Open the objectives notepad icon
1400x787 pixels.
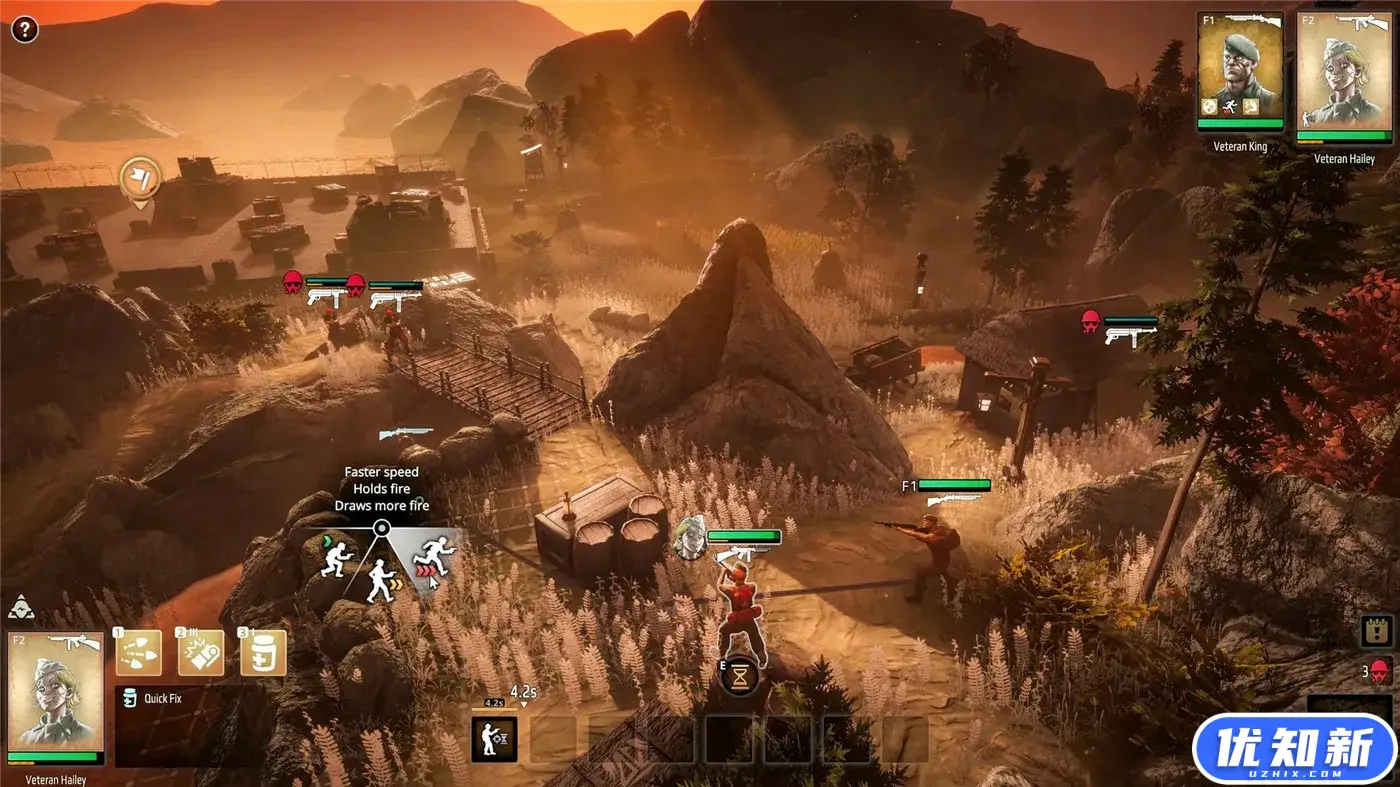pos(1378,631)
